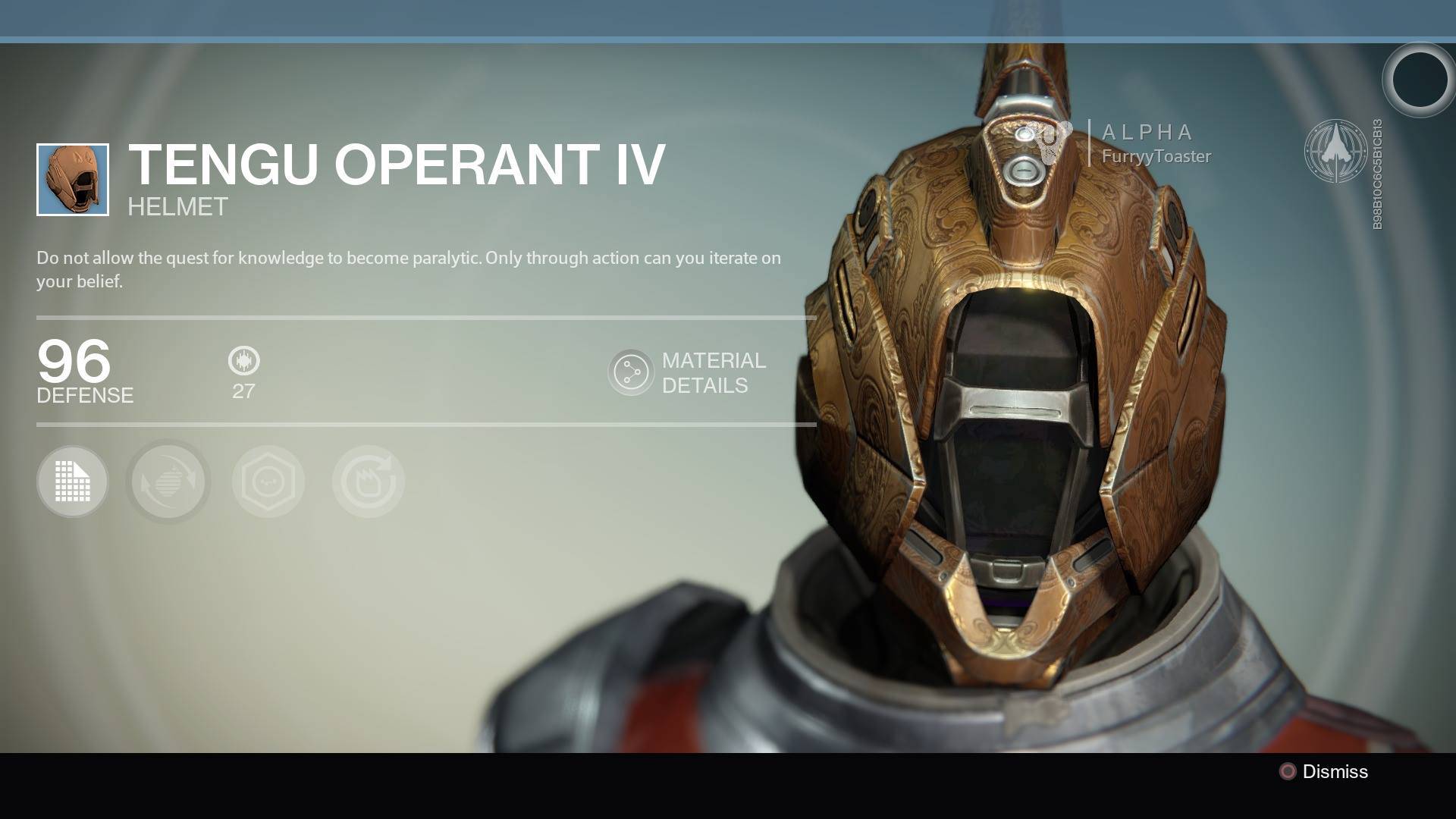Image resolution: width=1456 pixels, height=819 pixels.
Task: Click the FurryyToaster player nameplate
Action: [1155, 156]
